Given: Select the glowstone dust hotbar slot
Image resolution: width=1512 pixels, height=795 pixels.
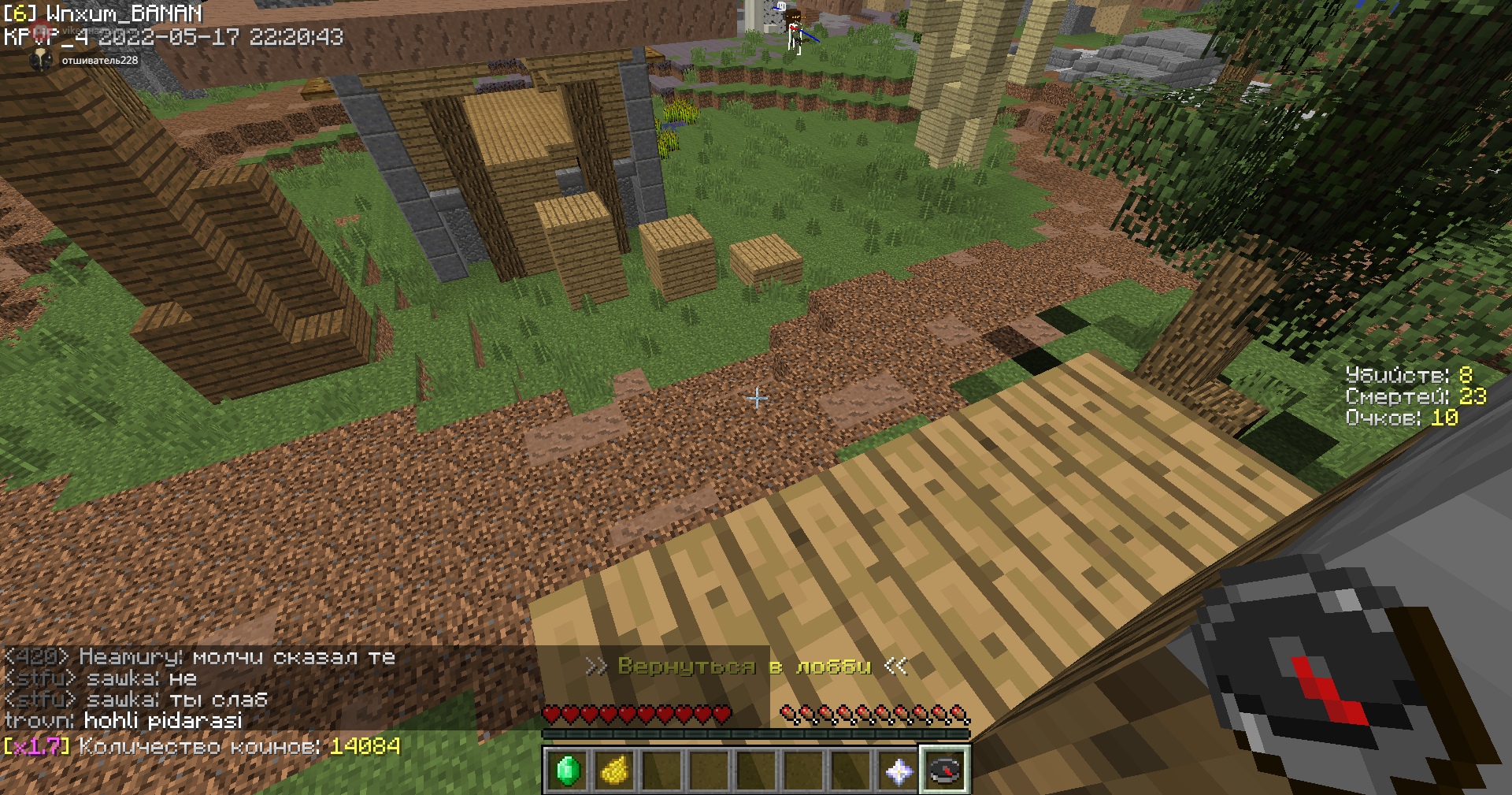Looking at the screenshot, I should [614, 770].
